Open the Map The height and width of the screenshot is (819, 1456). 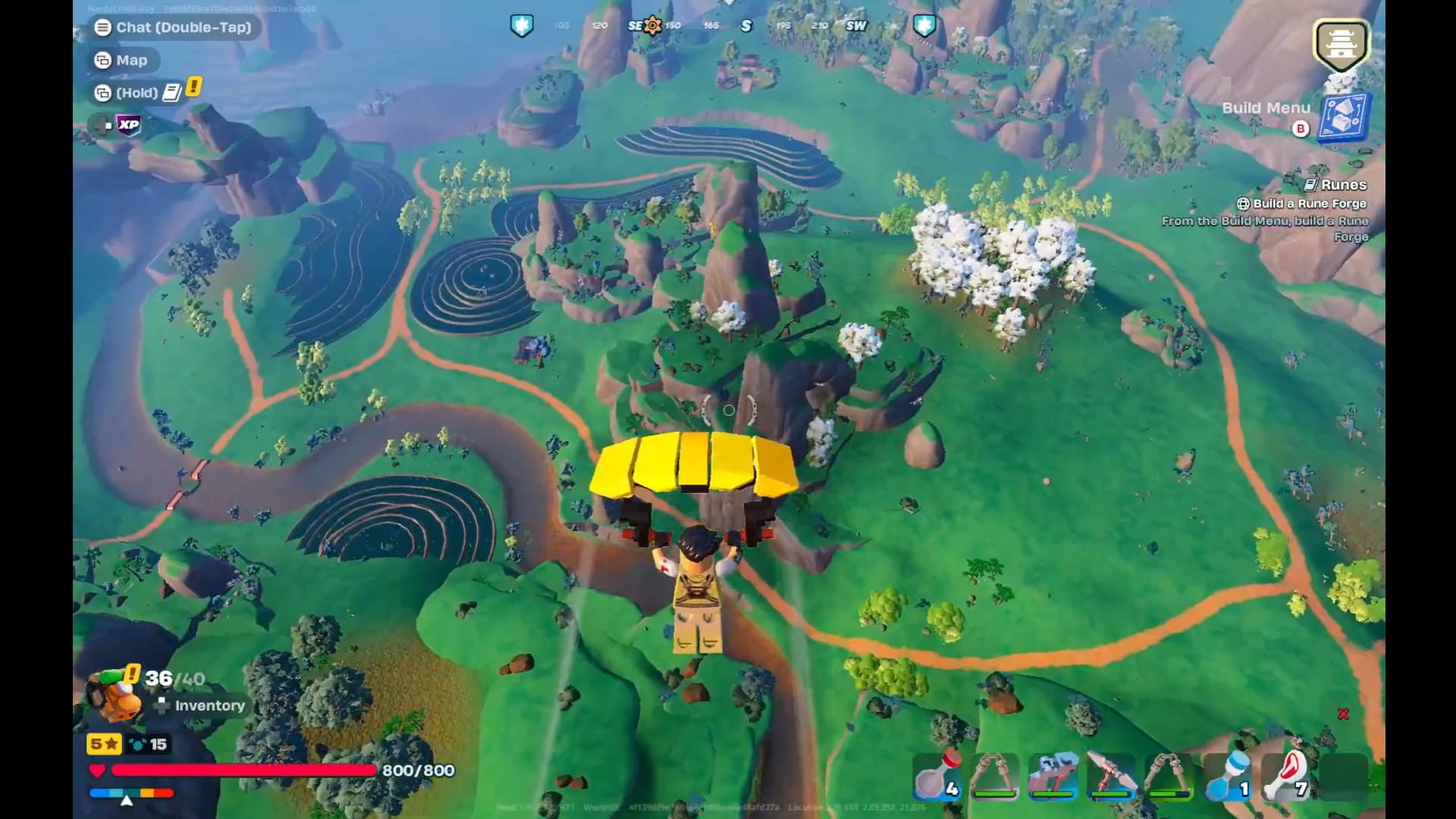[x=124, y=60]
